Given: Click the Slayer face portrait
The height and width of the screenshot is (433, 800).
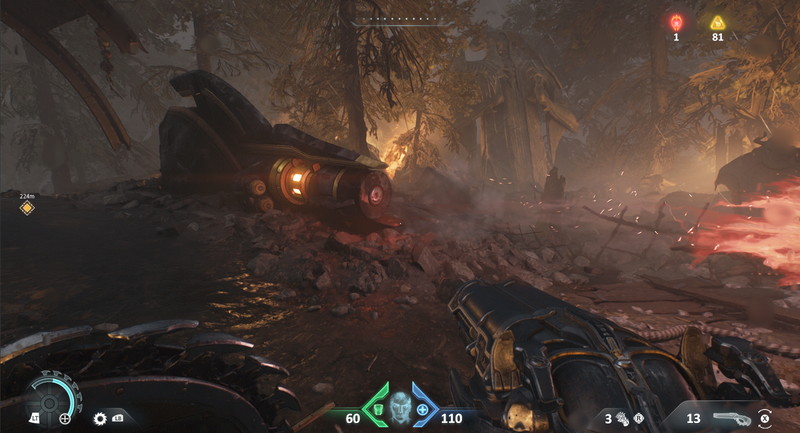Looking at the screenshot, I should click(400, 406).
